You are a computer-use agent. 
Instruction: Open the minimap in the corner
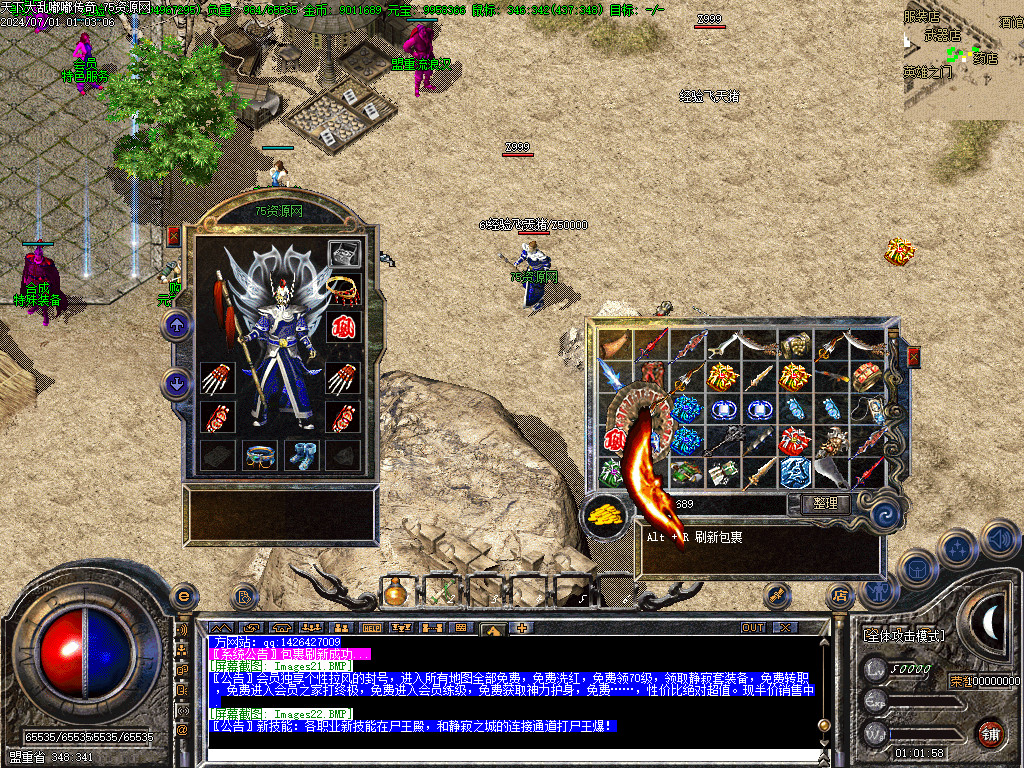coord(962,58)
